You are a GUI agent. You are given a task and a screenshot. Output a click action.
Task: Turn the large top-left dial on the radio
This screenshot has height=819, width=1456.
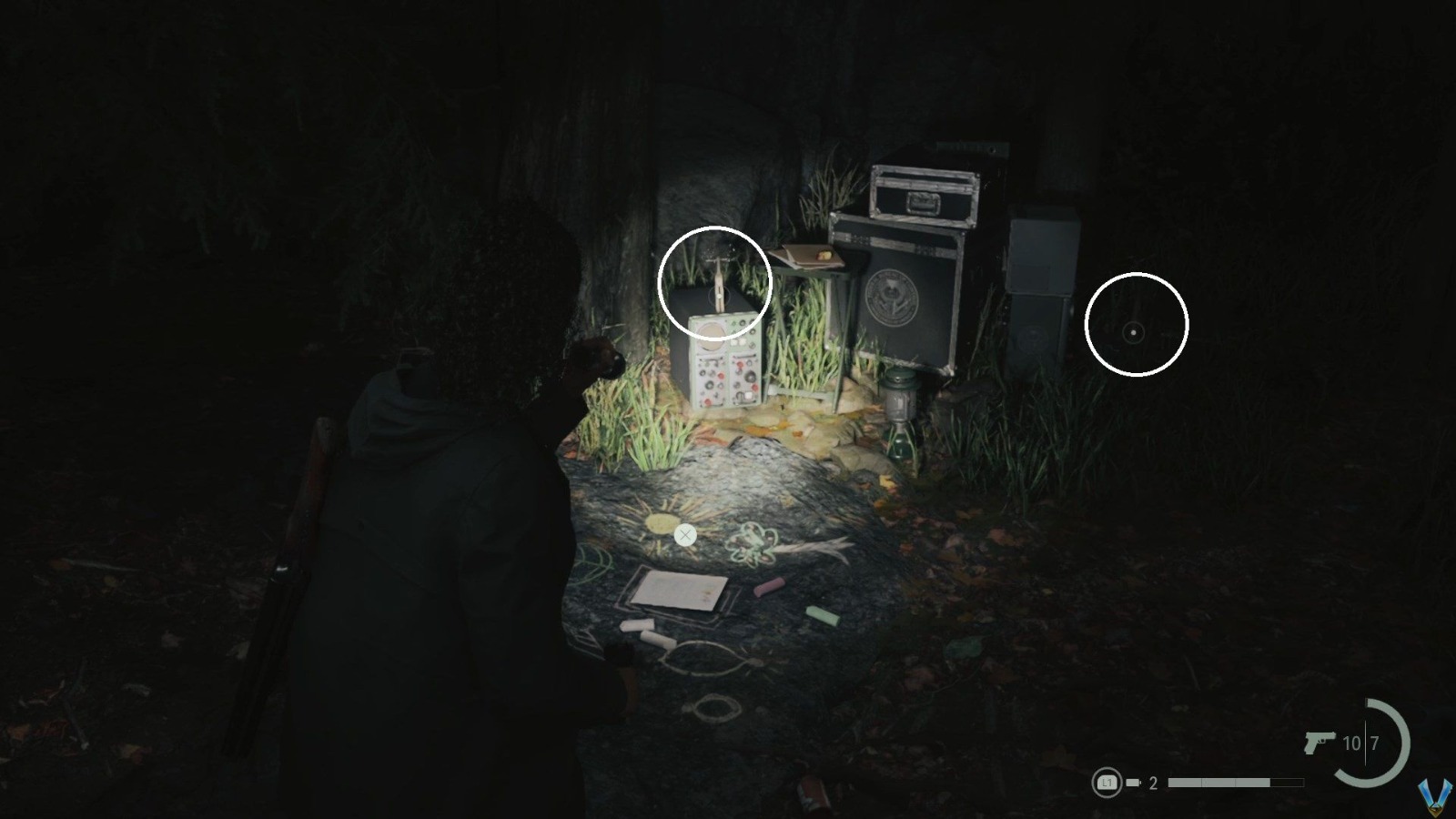pyautogui.click(x=711, y=334)
